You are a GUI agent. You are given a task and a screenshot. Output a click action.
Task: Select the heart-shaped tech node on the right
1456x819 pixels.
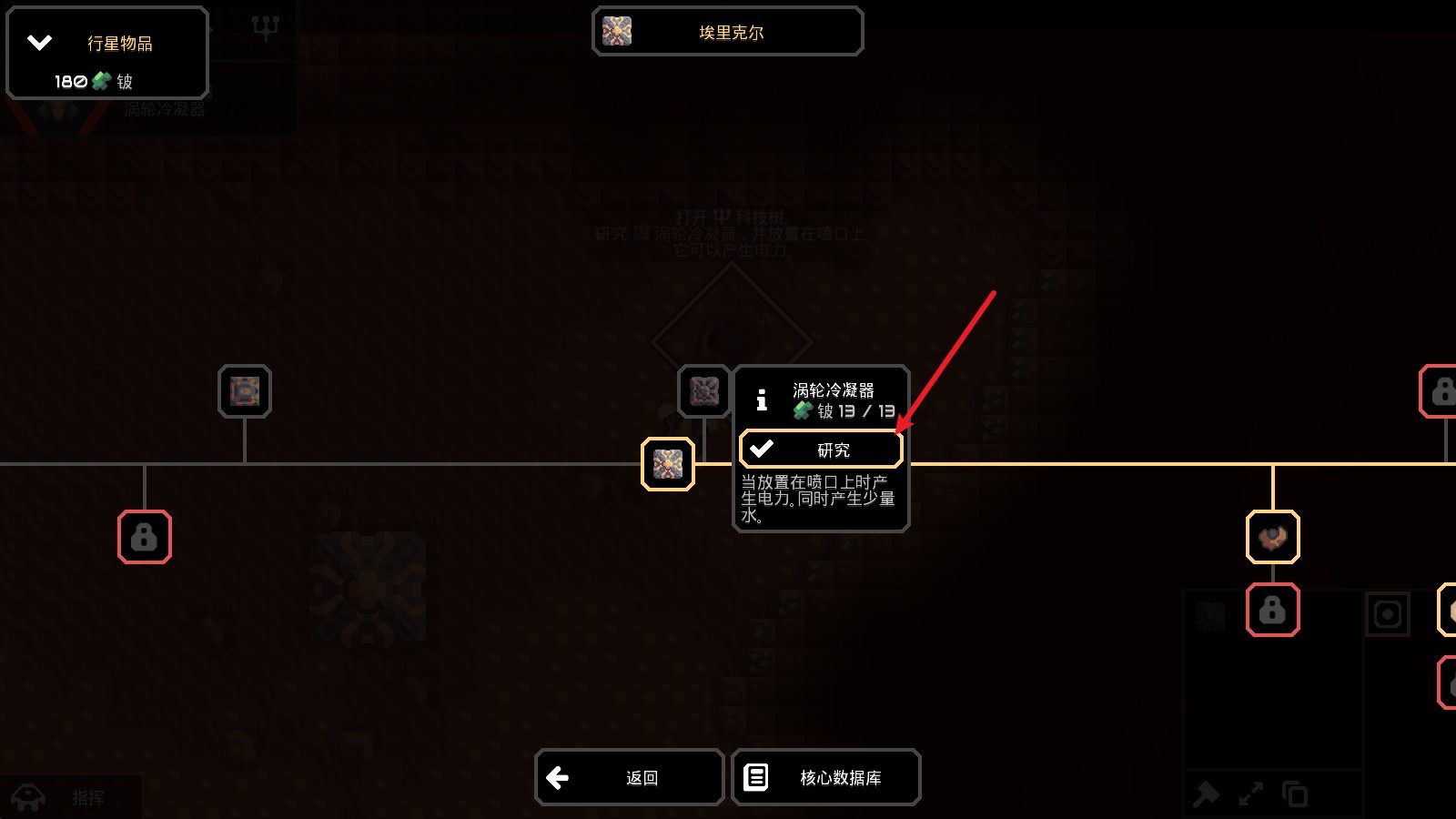[1273, 538]
